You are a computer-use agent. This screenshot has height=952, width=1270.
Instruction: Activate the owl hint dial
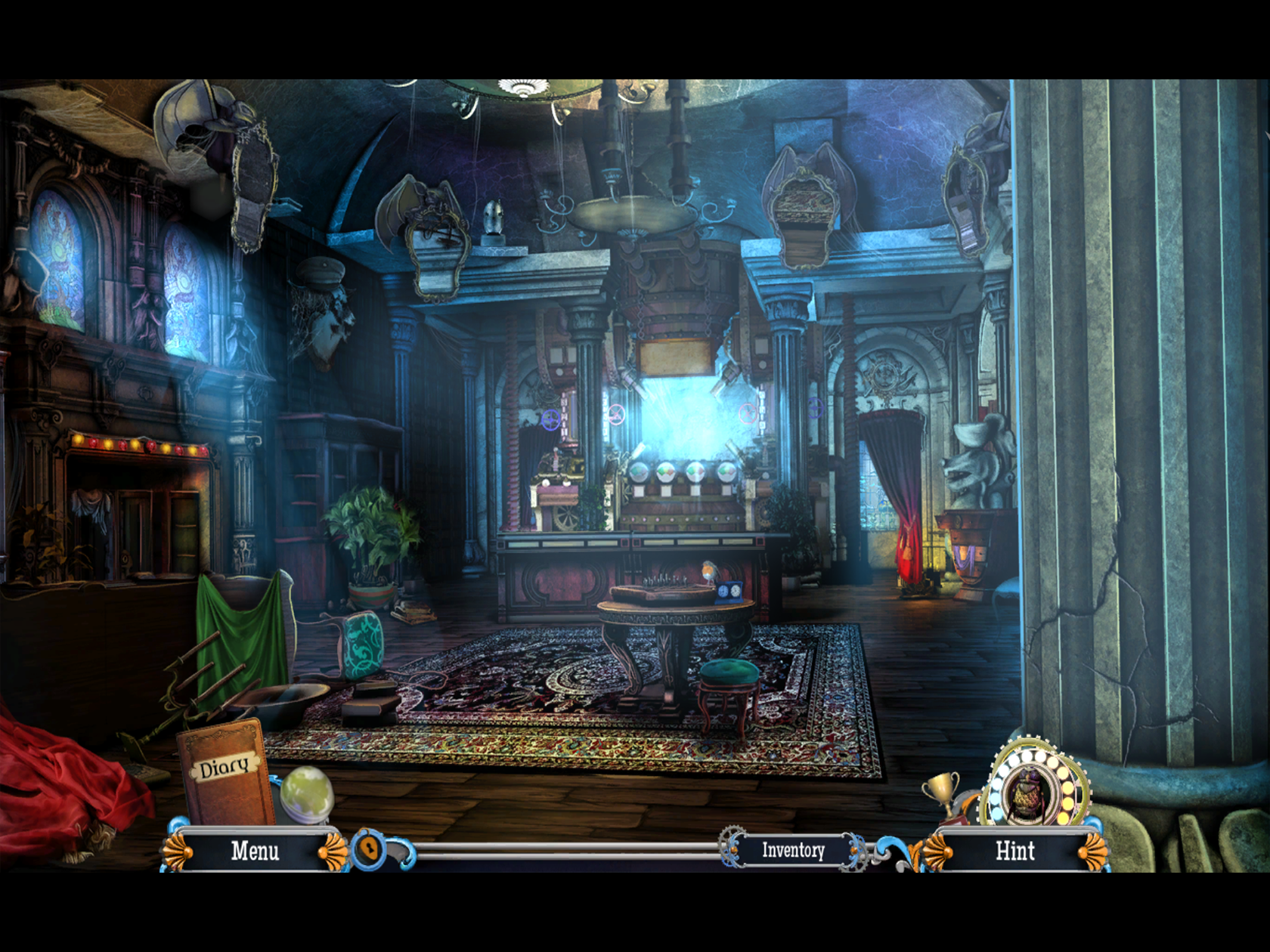click(x=1030, y=793)
